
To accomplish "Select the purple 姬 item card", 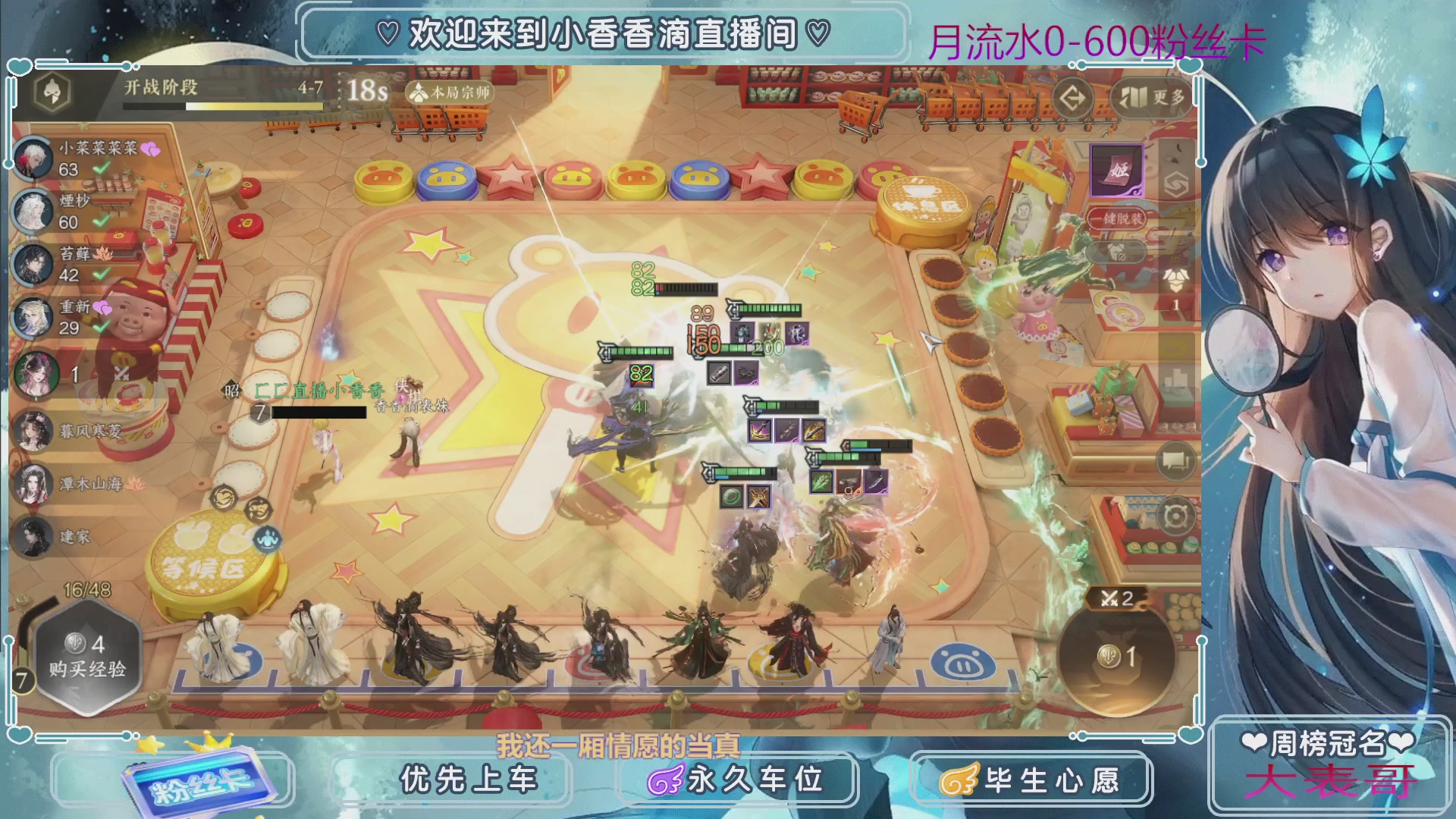I will tap(1117, 171).
